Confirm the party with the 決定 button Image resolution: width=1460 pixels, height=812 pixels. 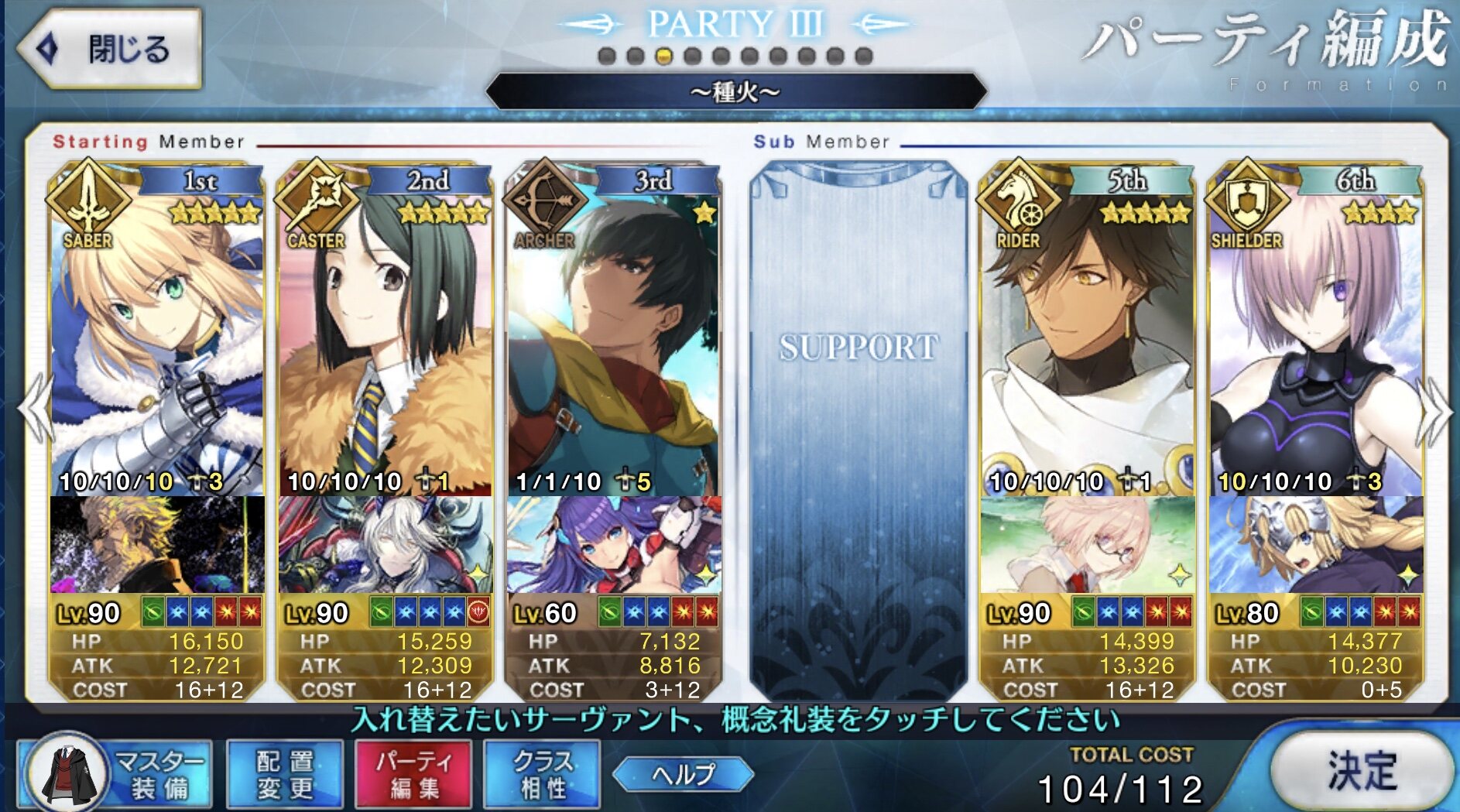[x=1362, y=772]
